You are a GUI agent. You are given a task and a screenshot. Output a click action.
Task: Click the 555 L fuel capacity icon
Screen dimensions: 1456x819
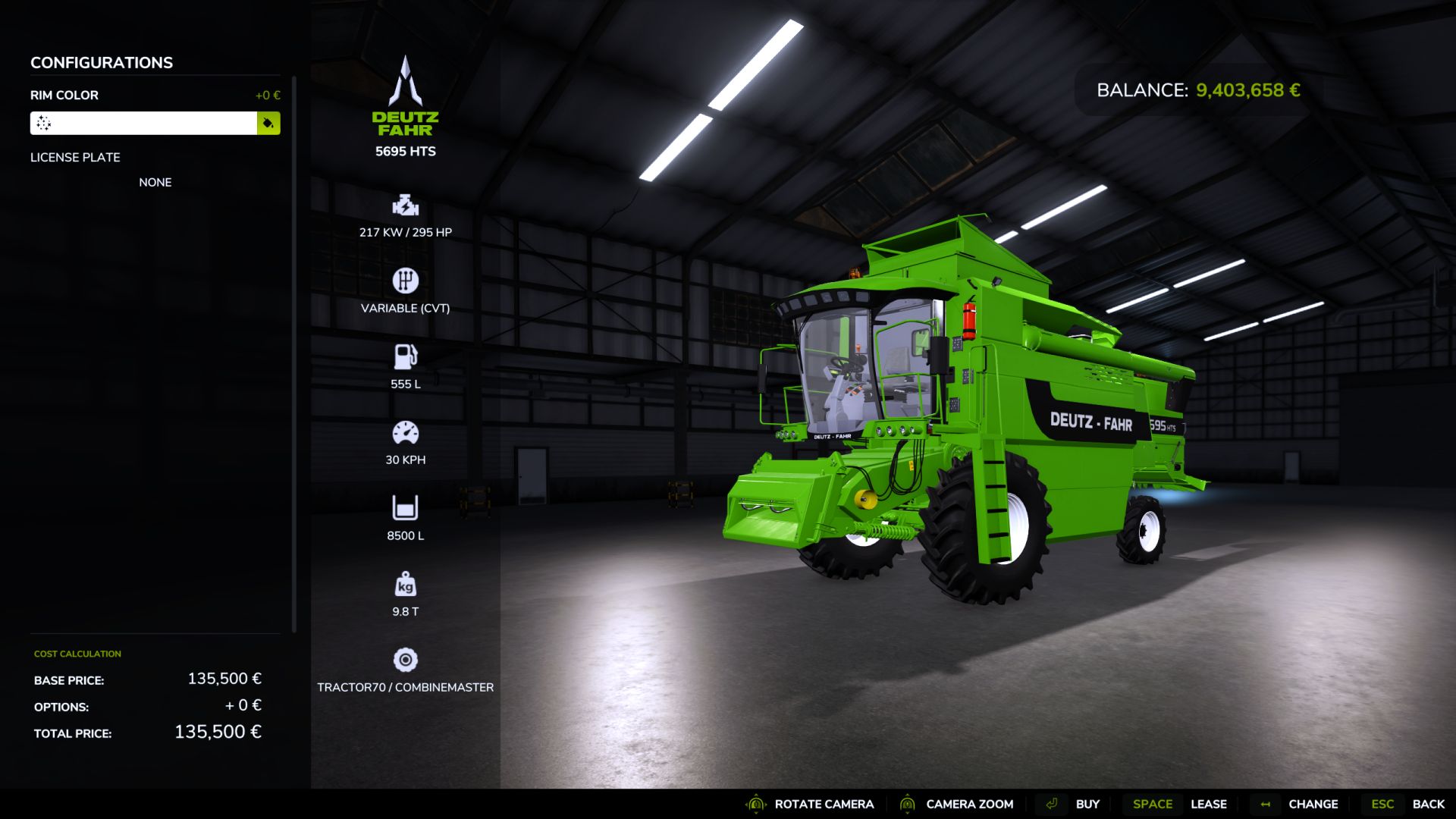pyautogui.click(x=405, y=355)
